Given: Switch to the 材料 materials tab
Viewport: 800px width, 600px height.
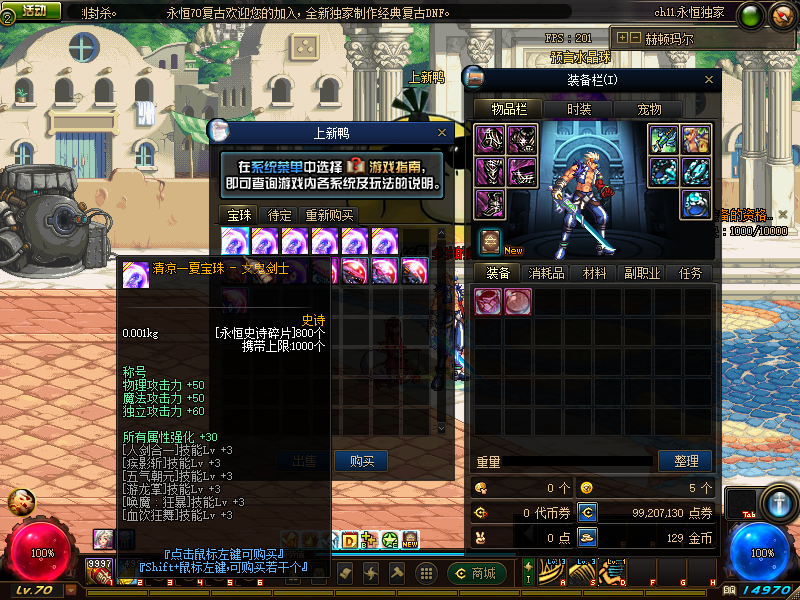Looking at the screenshot, I should coord(595,273).
